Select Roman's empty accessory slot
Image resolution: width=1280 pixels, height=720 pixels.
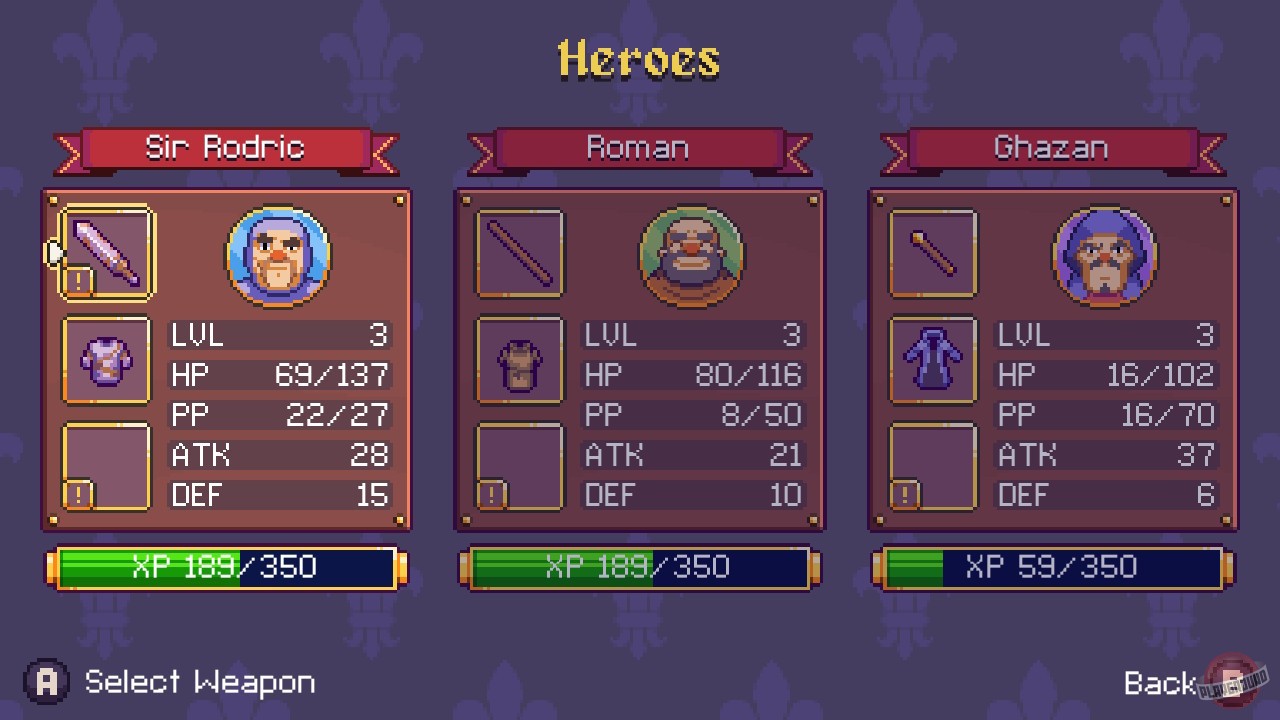(x=519, y=467)
